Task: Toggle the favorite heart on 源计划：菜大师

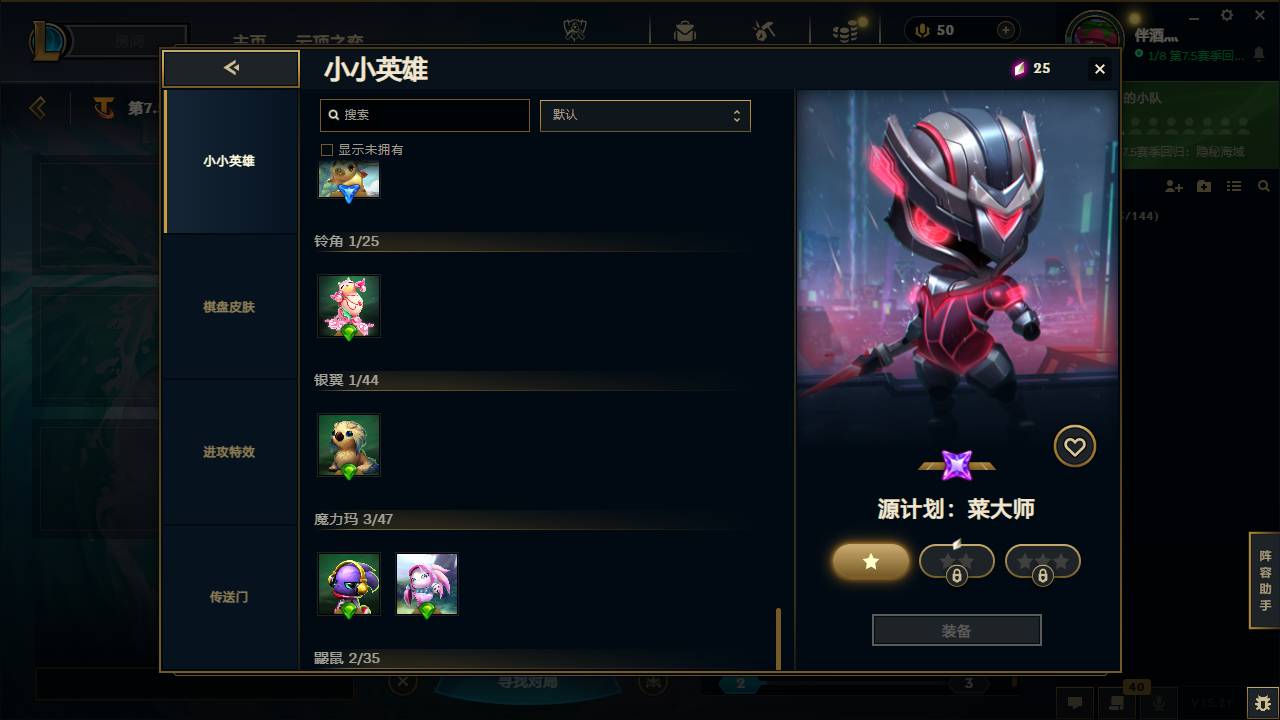Action: click(x=1075, y=446)
